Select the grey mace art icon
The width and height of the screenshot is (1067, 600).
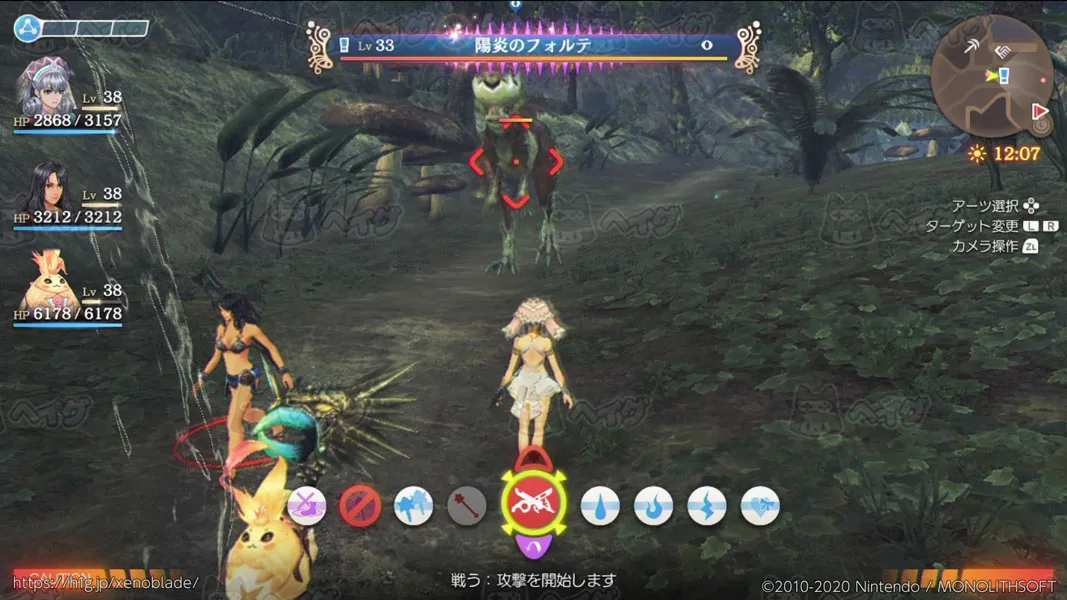[466, 506]
